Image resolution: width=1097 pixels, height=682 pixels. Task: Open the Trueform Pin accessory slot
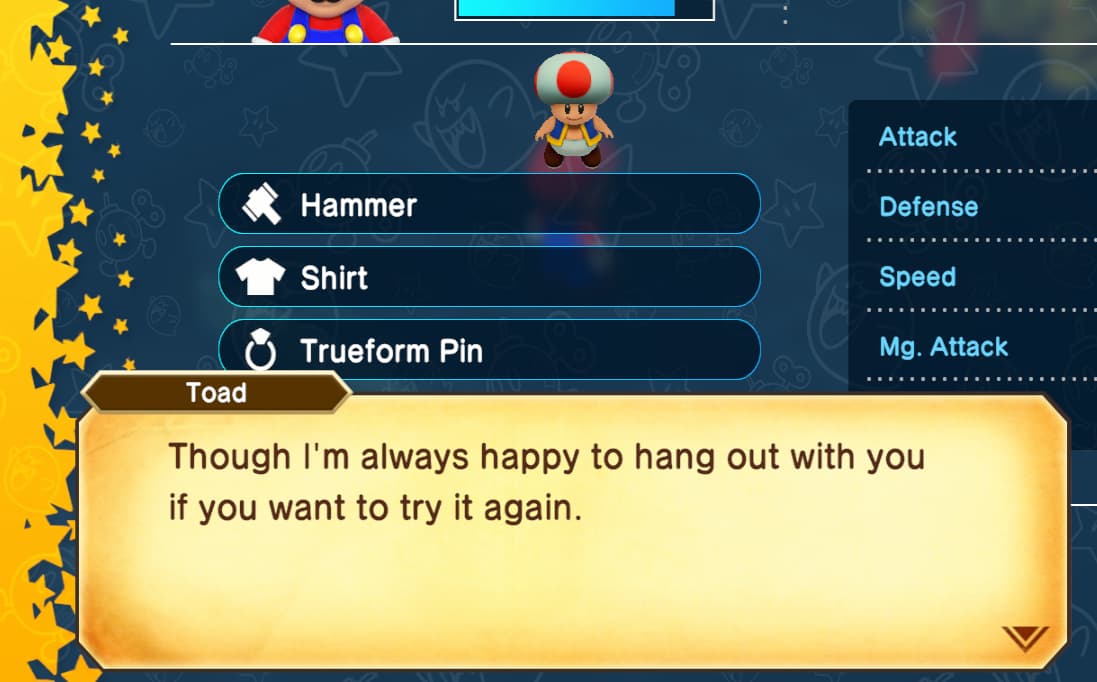(x=489, y=350)
